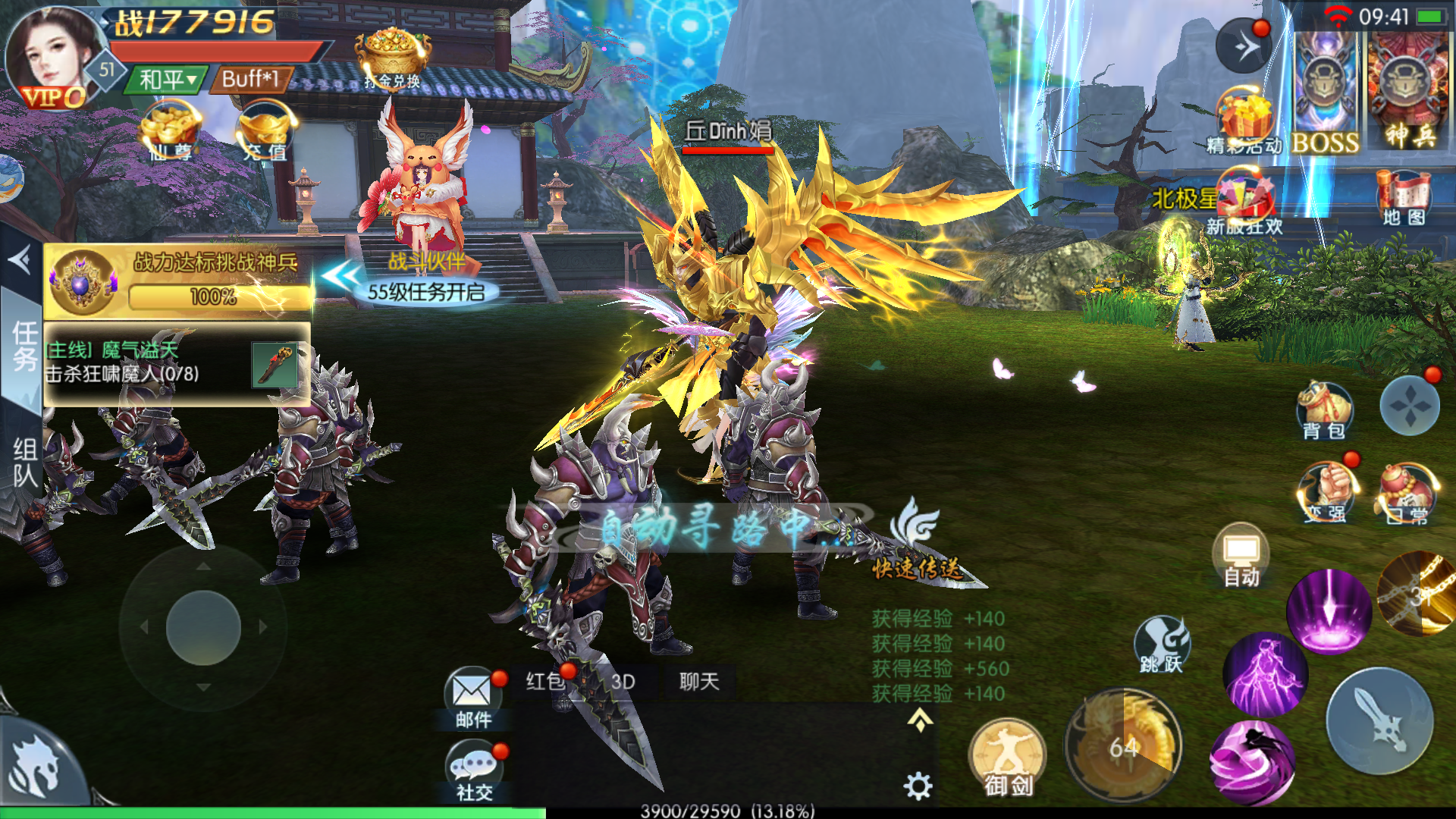1456x819 pixels.
Task: Open the gear settings icon
Action: [x=918, y=786]
